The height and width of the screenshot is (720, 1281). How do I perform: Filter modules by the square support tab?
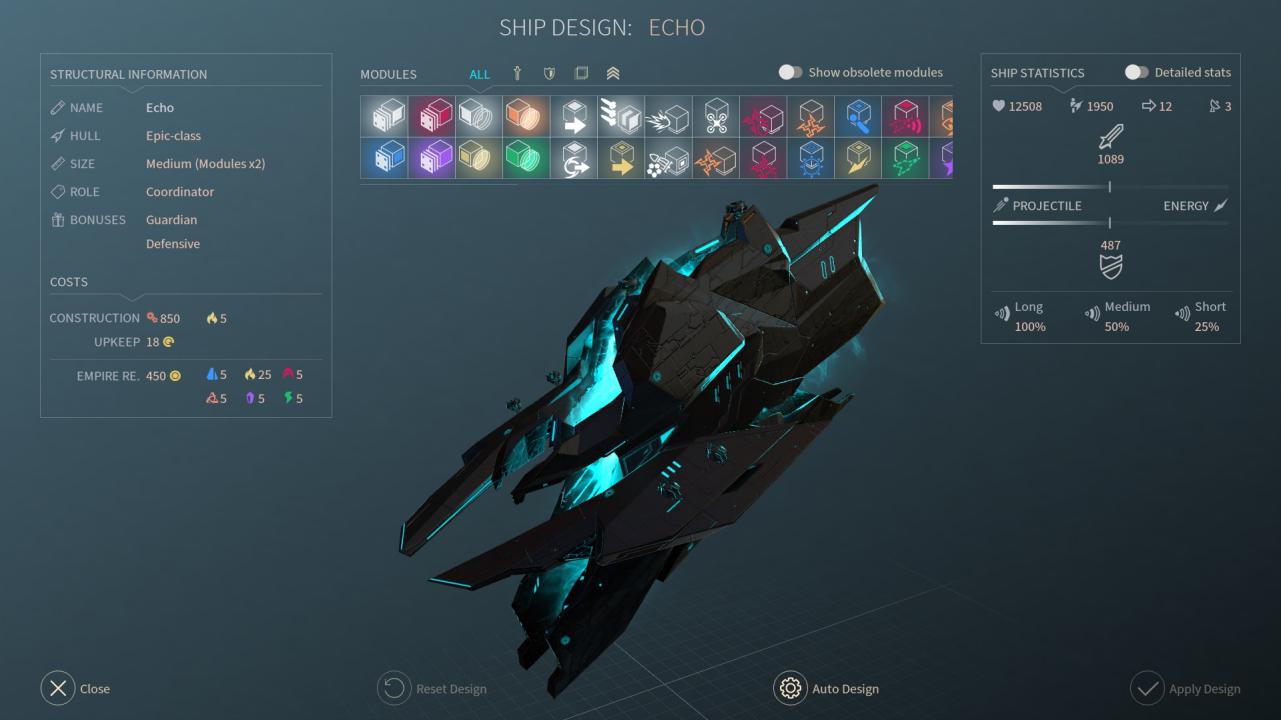click(581, 73)
